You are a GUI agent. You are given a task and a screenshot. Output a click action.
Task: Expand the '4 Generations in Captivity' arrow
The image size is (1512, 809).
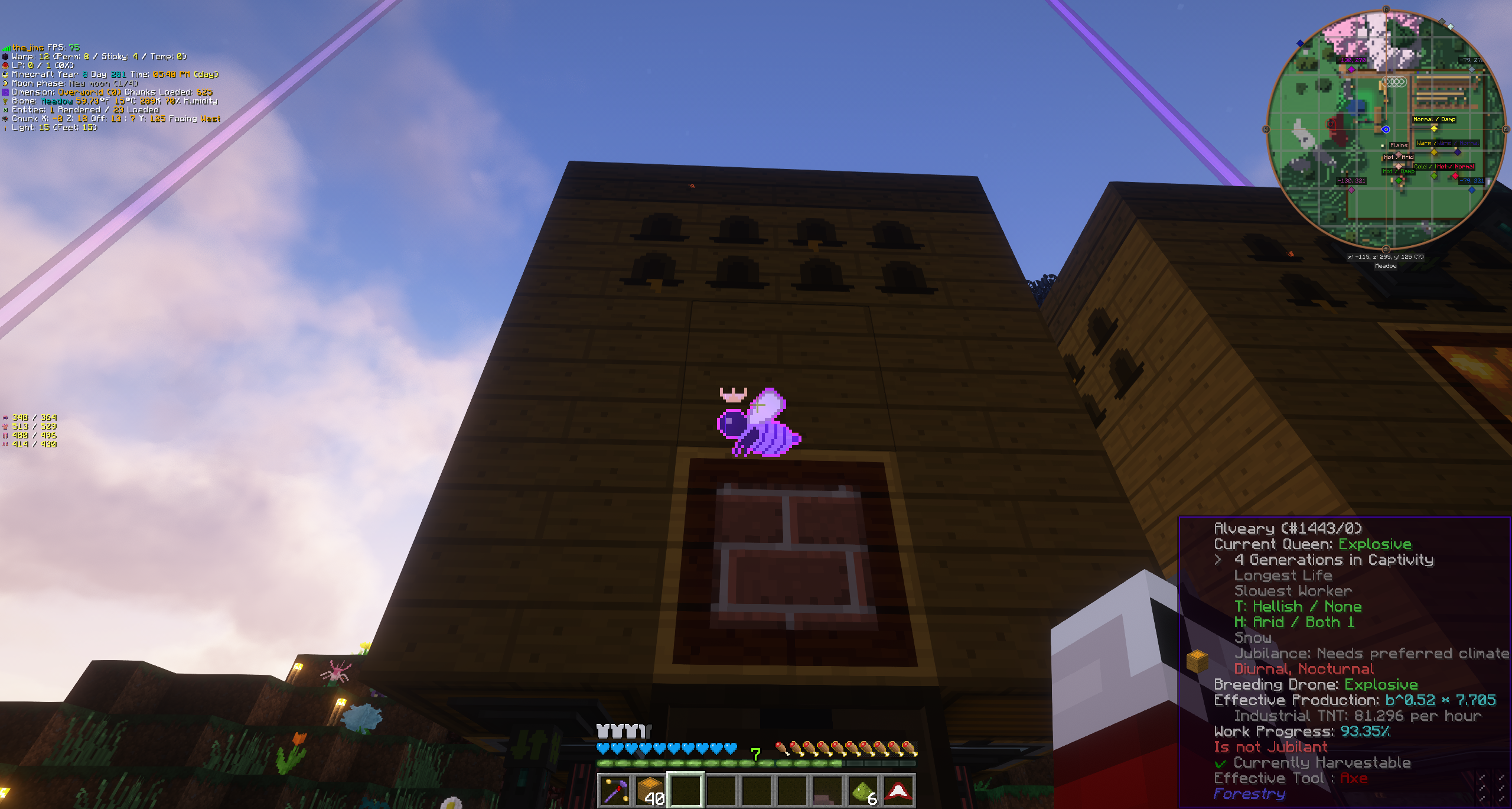(1218, 560)
